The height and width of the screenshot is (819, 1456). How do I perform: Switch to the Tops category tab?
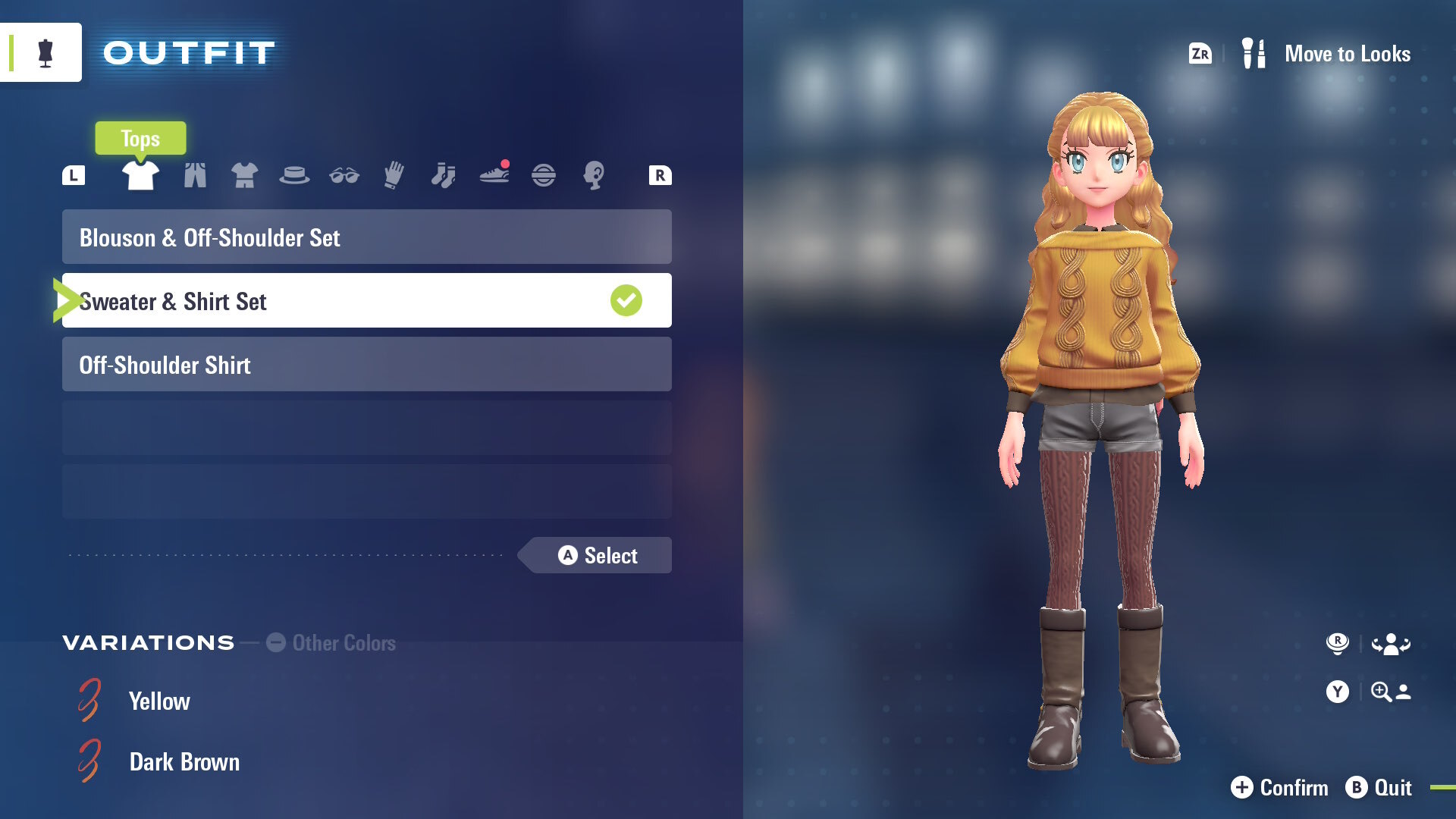pos(140,175)
